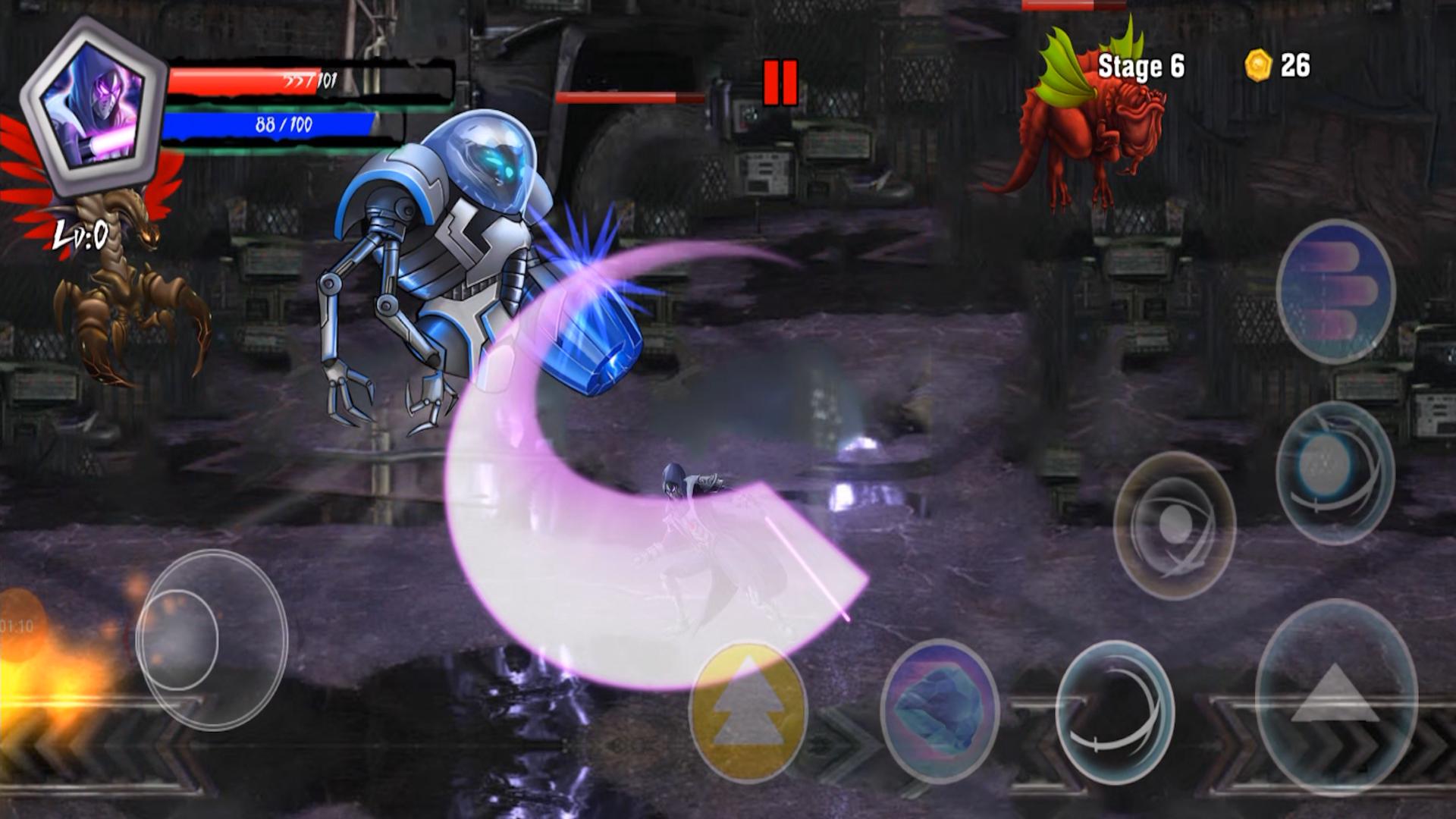Tap the Stage 6 label
The height and width of the screenshot is (819, 1456).
pos(1141,67)
